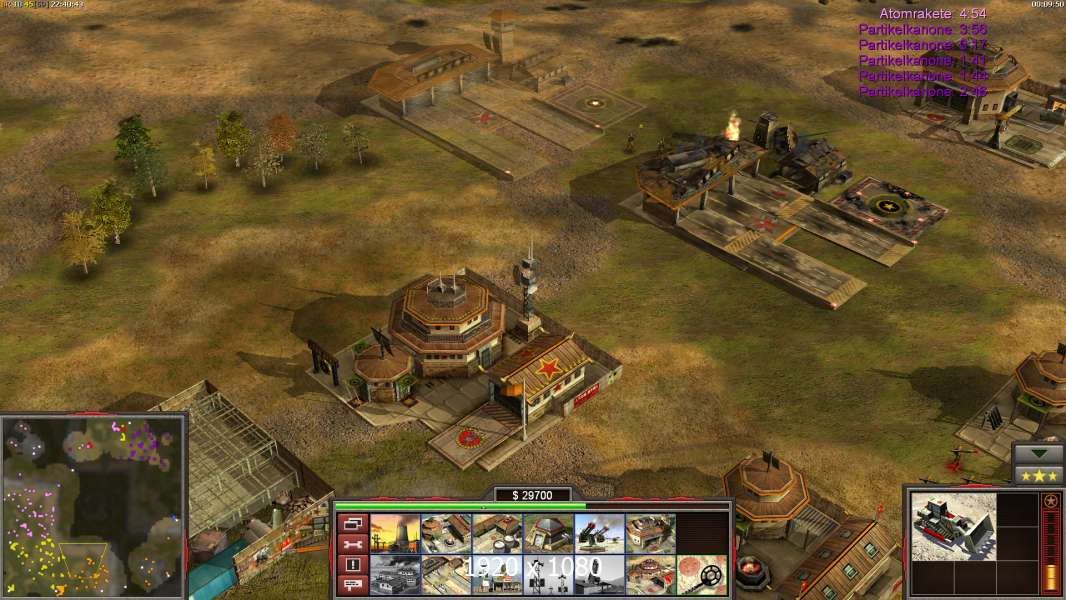Click the selected bulldozer portrait
This screenshot has width=1066, height=600.
pos(953,525)
